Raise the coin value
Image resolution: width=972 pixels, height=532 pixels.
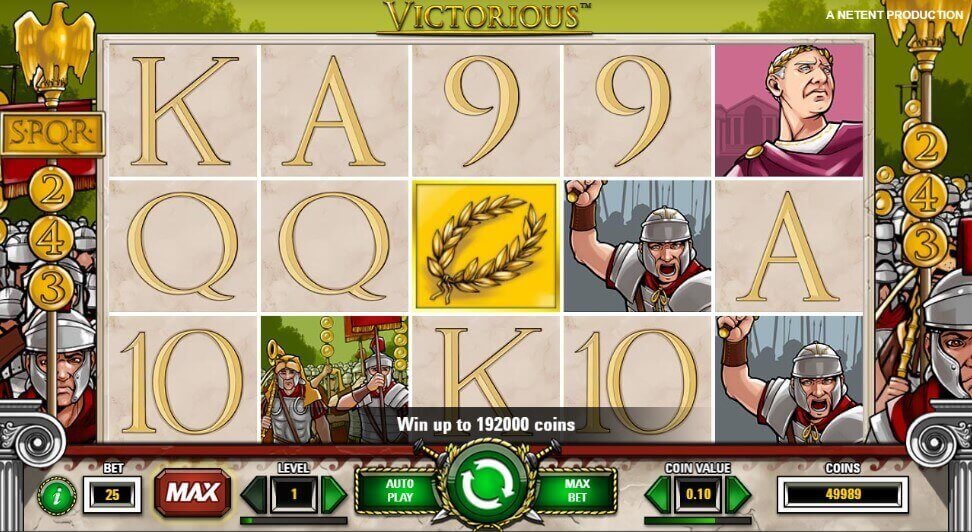coord(738,494)
